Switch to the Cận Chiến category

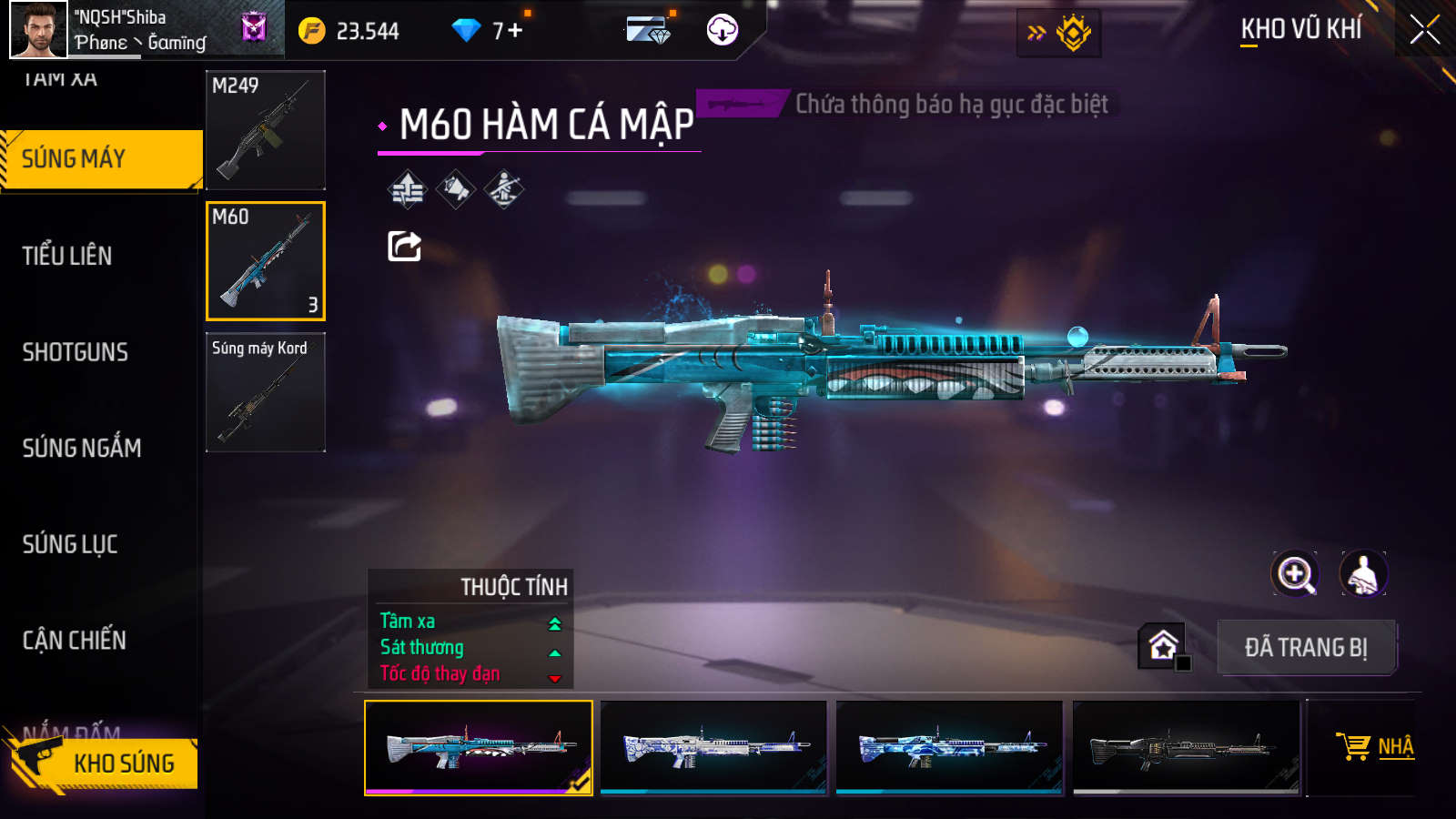74,641
